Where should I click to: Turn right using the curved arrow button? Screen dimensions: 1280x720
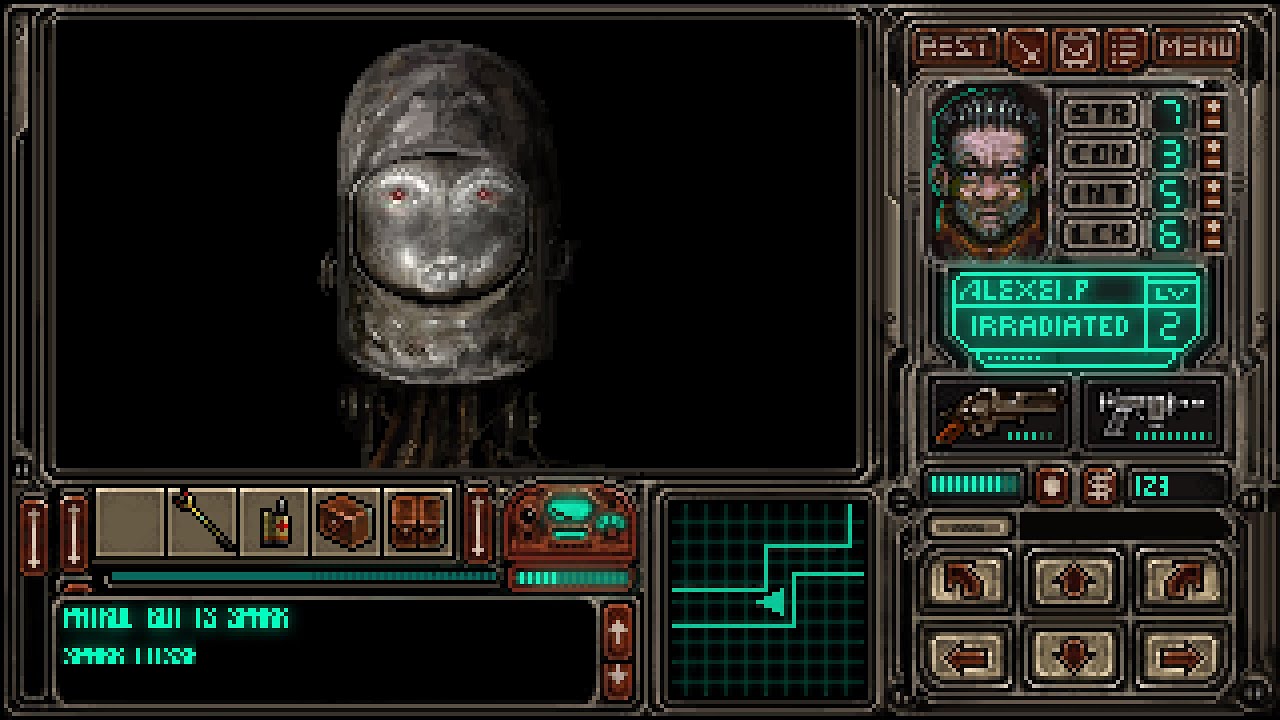pyautogui.click(x=1182, y=581)
